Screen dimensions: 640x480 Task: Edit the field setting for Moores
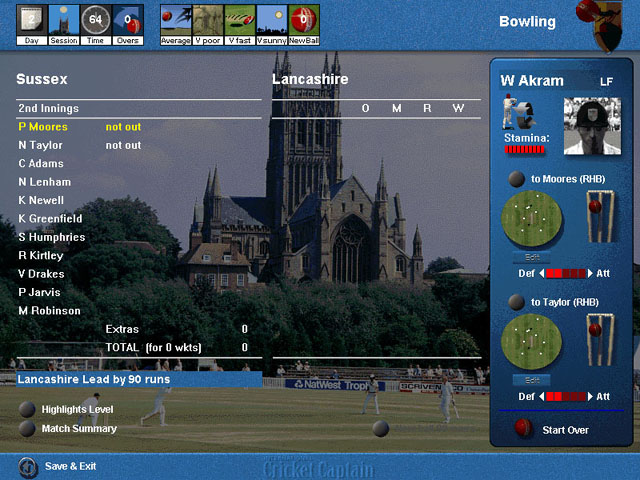531,257
